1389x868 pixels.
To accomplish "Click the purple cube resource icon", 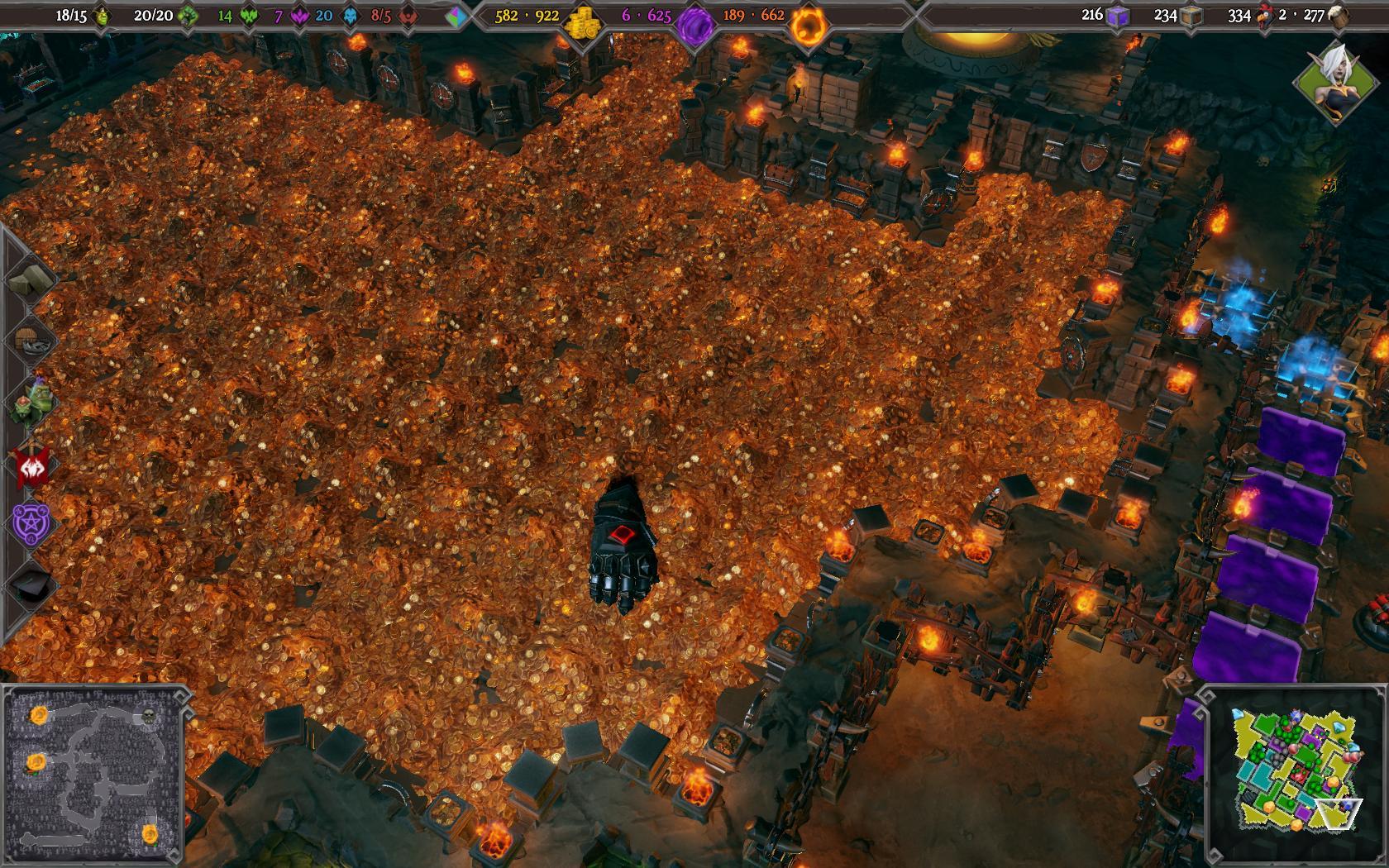I will [1117, 16].
